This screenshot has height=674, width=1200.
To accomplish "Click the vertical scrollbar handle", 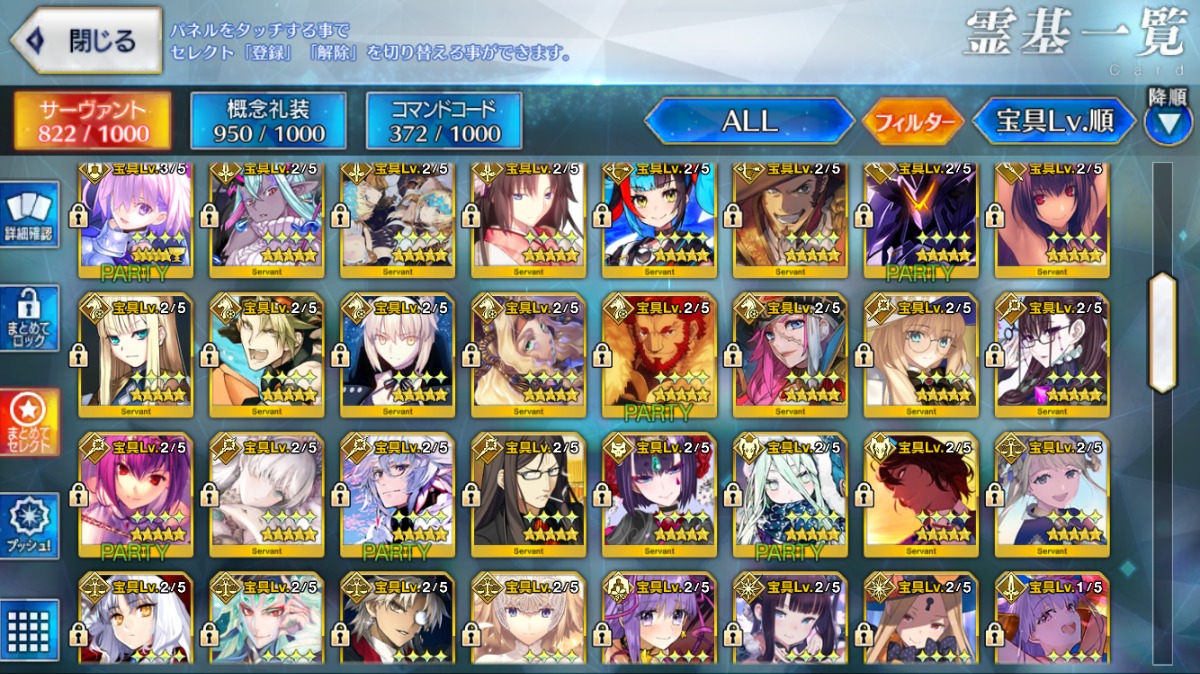I will 1162,332.
